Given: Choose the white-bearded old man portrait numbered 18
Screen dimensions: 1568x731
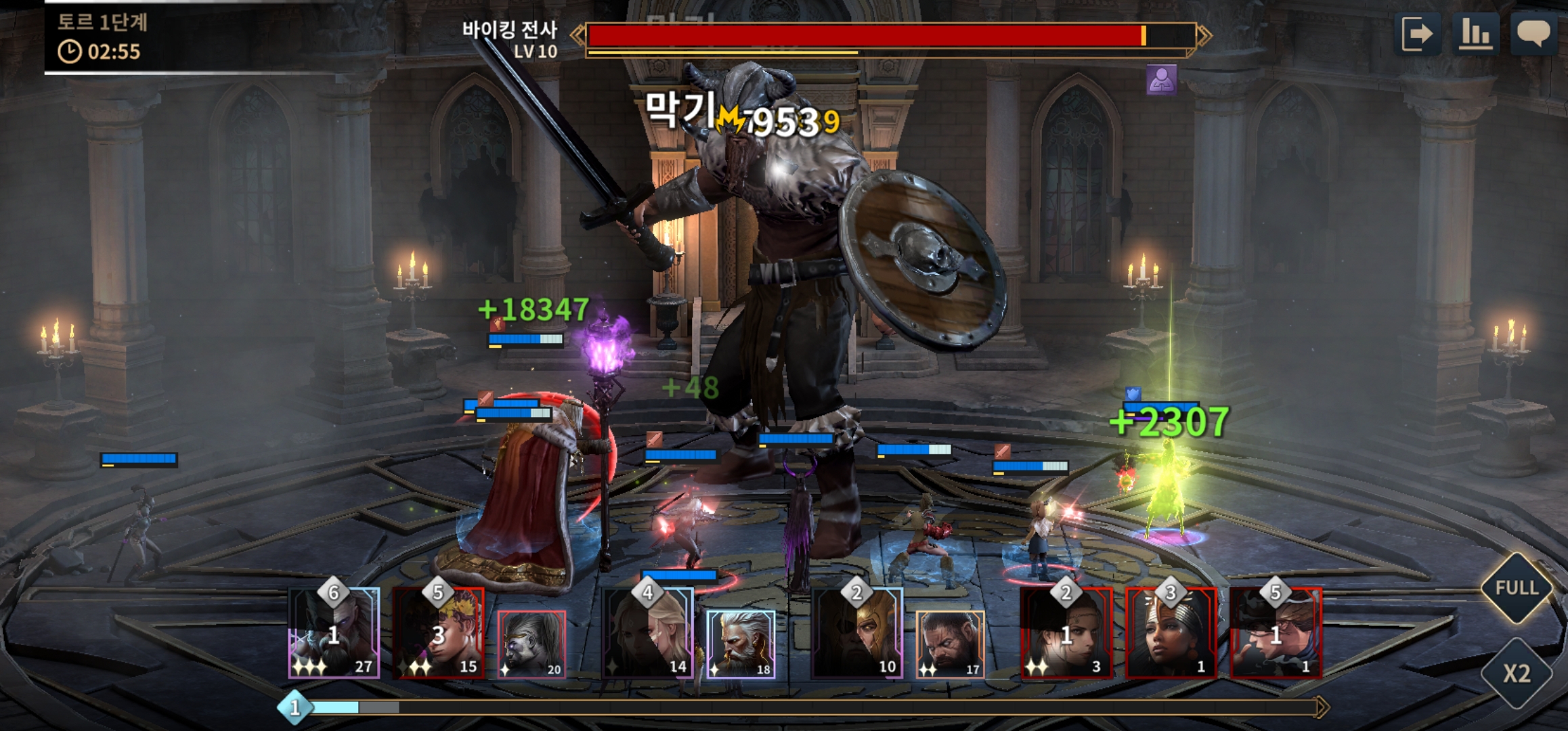Looking at the screenshot, I should [x=741, y=644].
